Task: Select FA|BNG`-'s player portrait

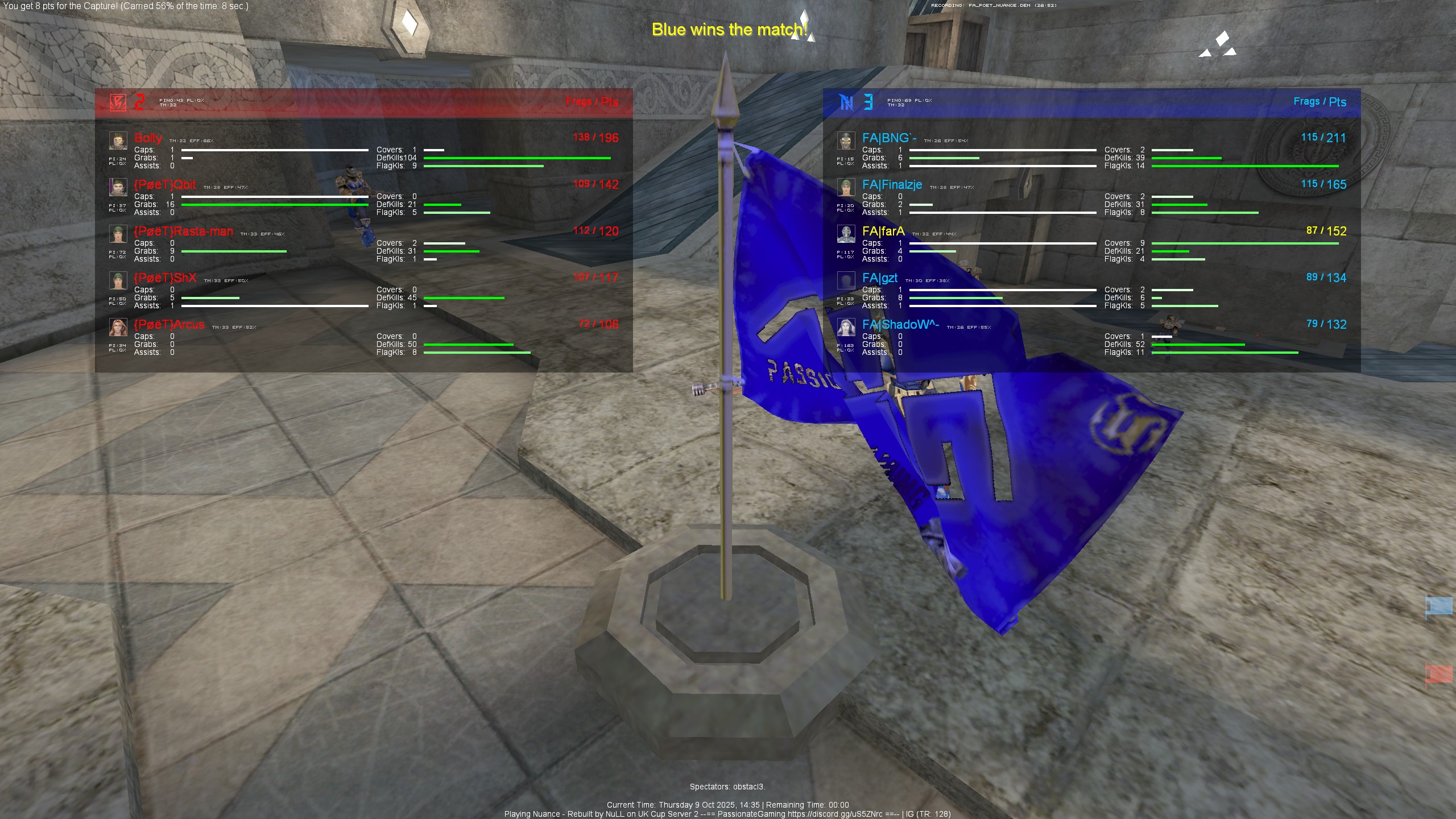Action: (x=847, y=139)
